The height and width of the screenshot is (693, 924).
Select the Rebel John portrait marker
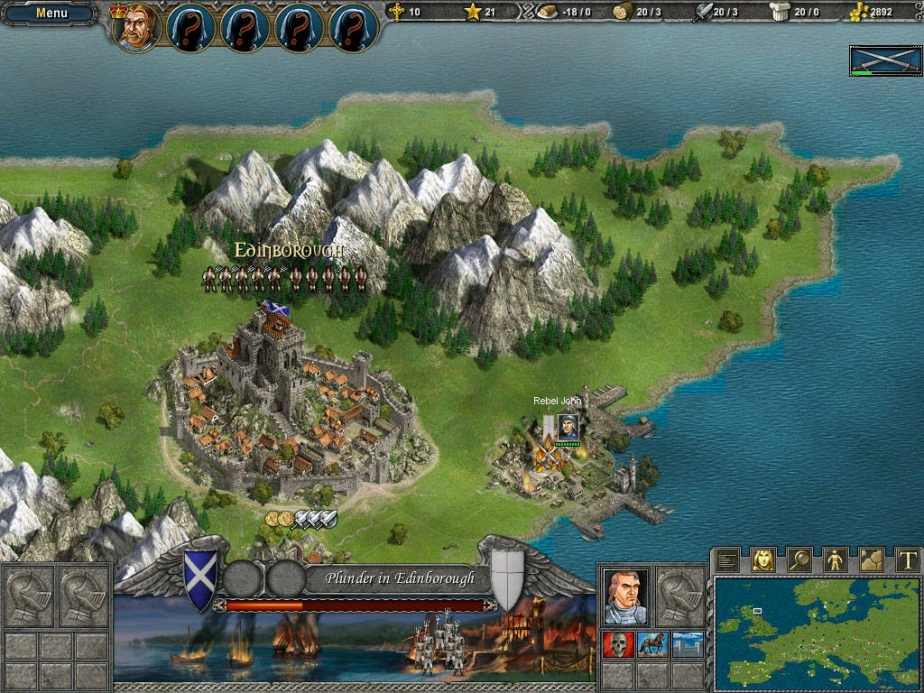567,425
